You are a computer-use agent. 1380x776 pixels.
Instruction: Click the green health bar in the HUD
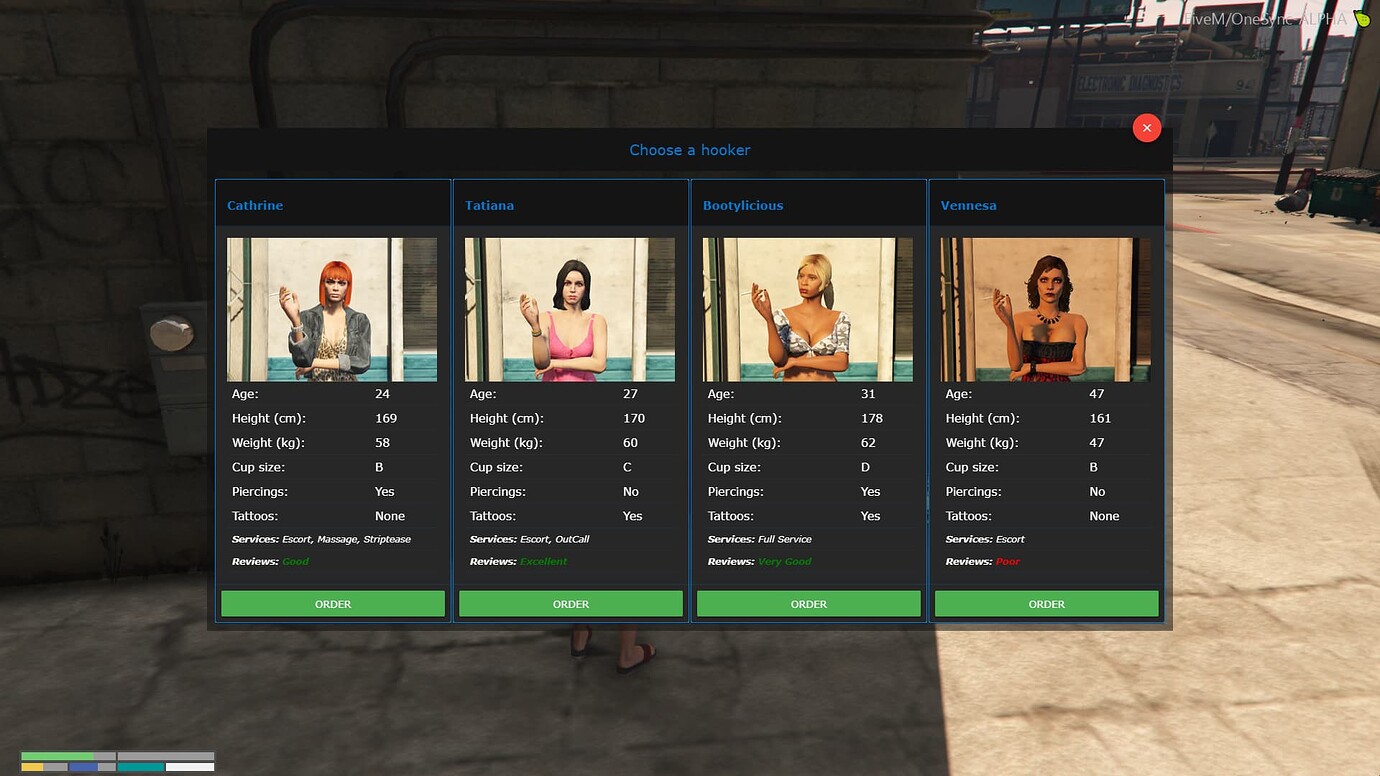click(60, 757)
